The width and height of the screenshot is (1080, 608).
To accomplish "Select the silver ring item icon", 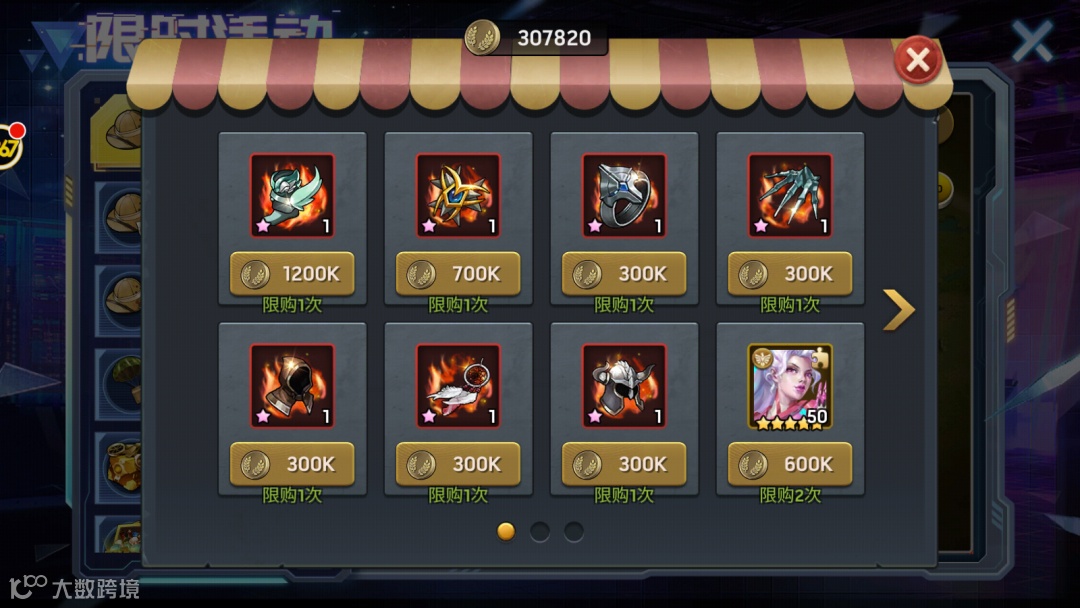I will click(x=624, y=195).
